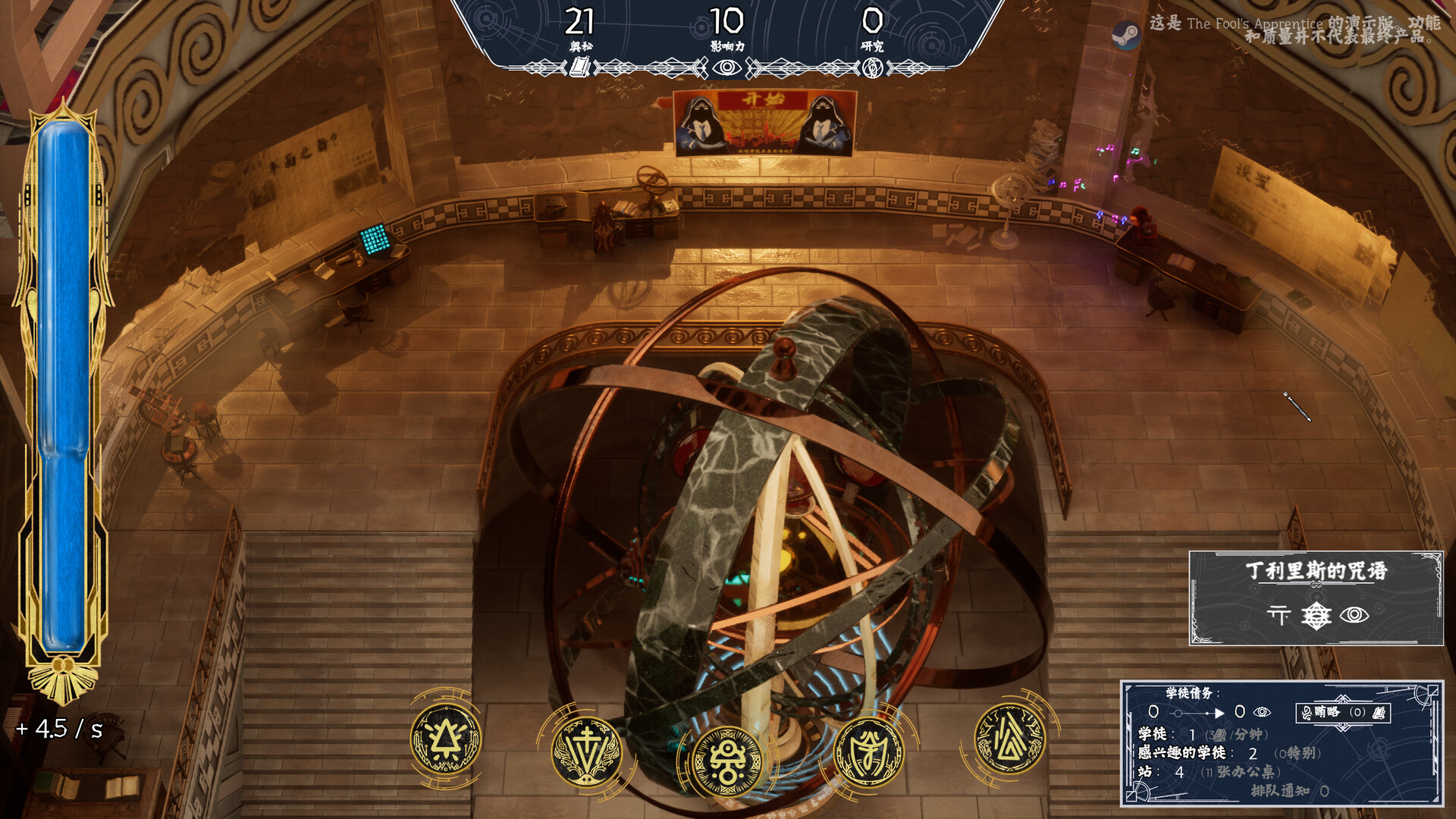Cast the central radiant orb sigil

pyautogui.click(x=726, y=762)
